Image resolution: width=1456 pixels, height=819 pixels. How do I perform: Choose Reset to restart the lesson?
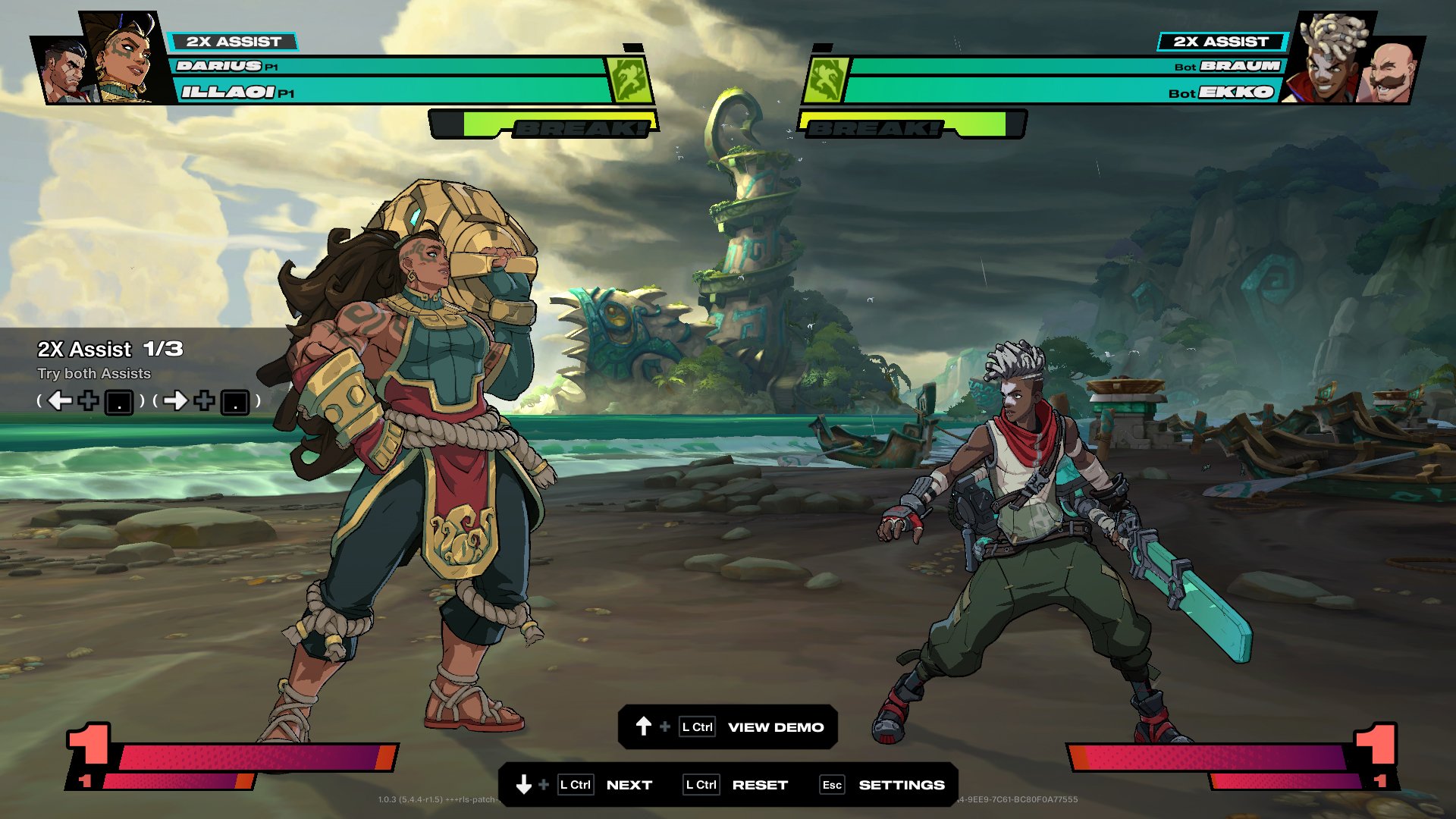click(760, 785)
